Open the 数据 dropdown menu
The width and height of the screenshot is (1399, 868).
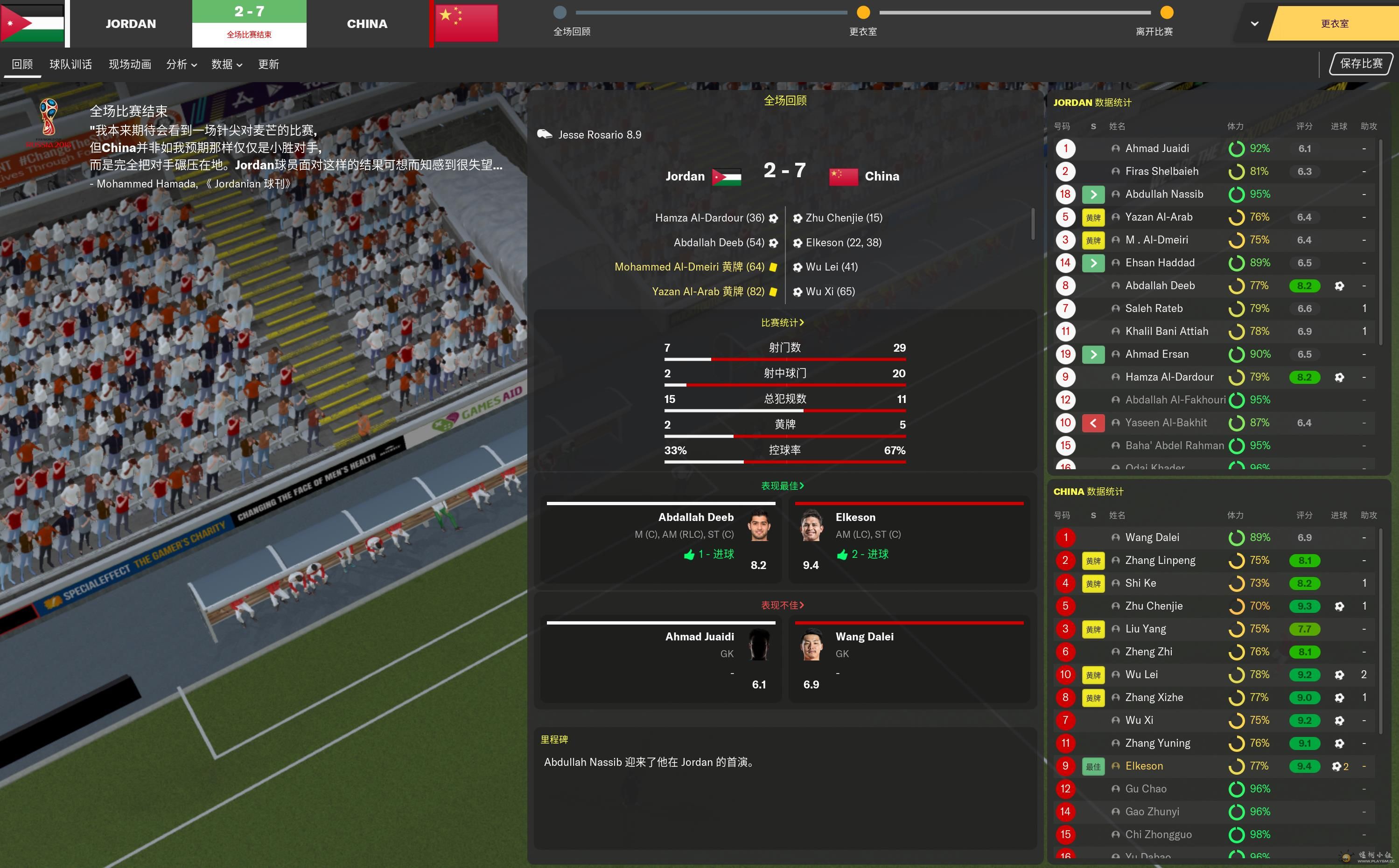[226, 64]
